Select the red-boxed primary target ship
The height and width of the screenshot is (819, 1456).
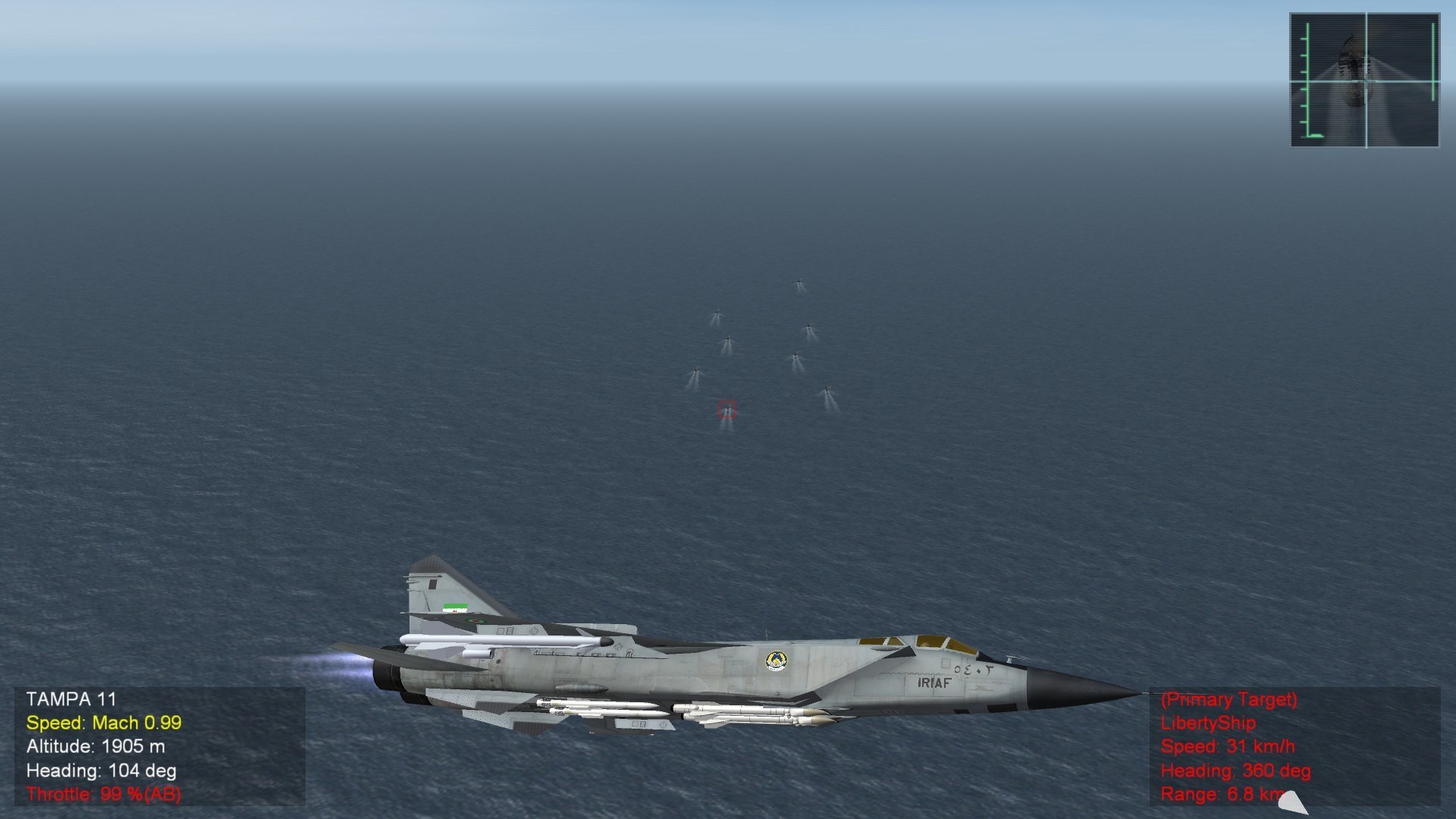(x=727, y=410)
